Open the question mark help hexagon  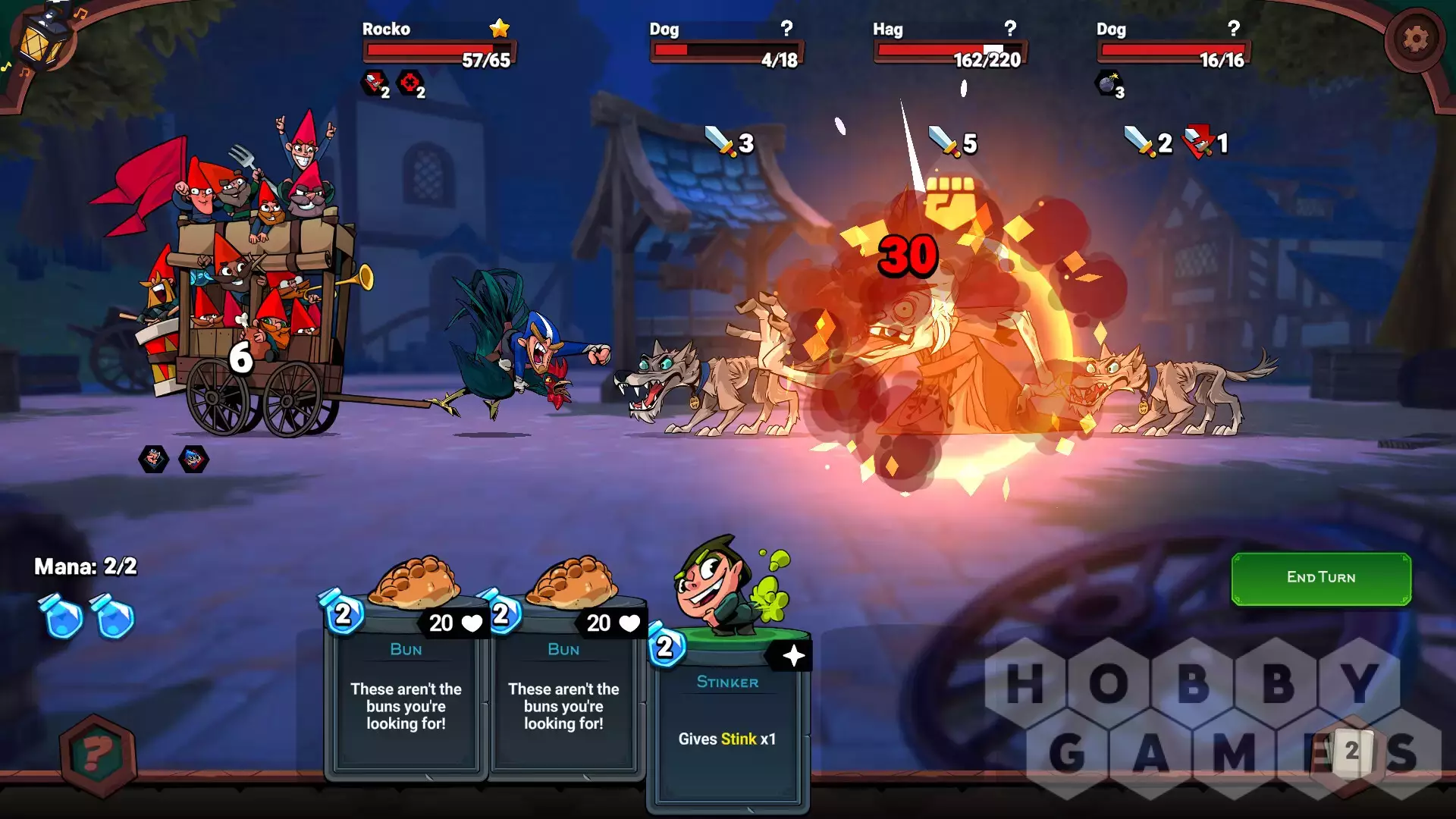98,755
